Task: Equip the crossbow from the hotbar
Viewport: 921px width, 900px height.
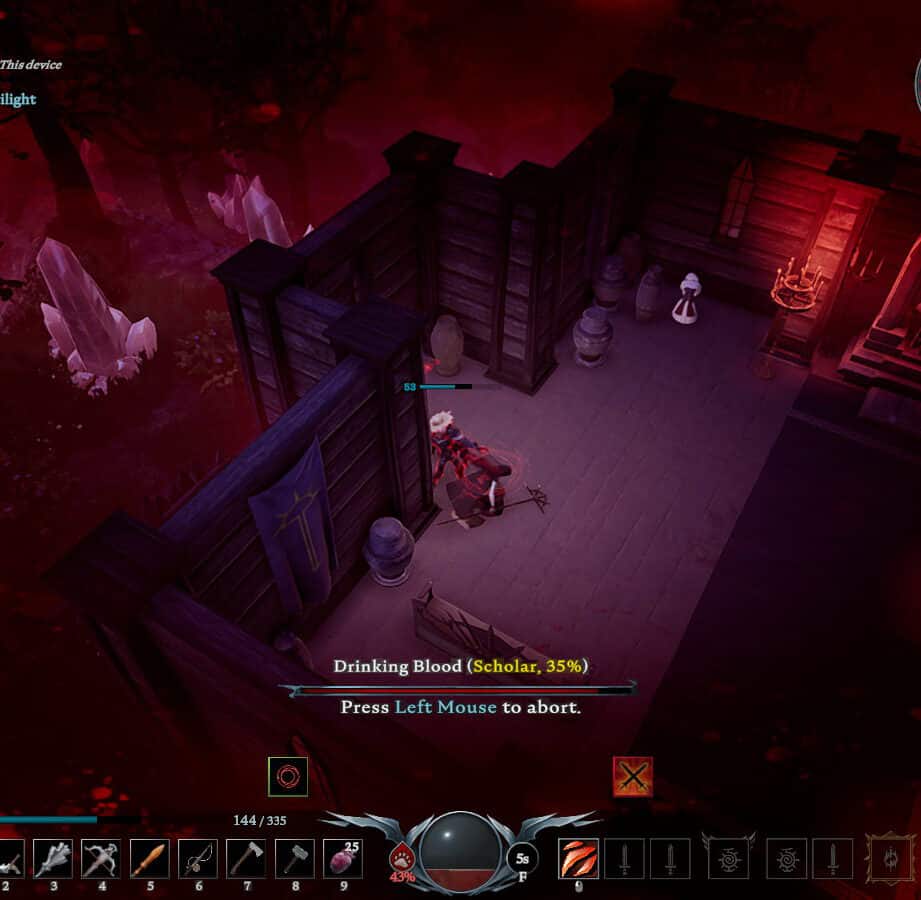Action: pyautogui.click(x=101, y=858)
